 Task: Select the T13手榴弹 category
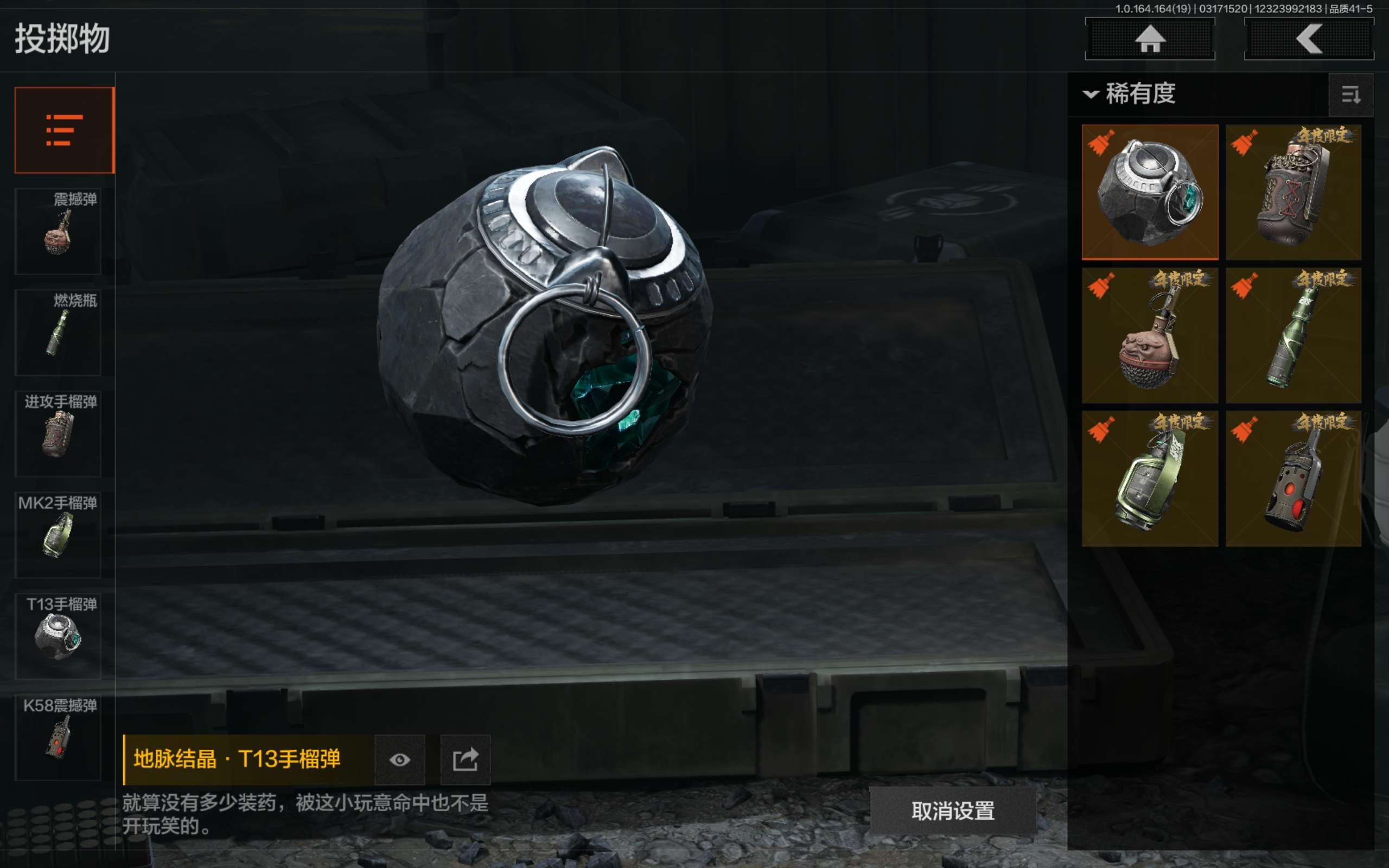59,636
